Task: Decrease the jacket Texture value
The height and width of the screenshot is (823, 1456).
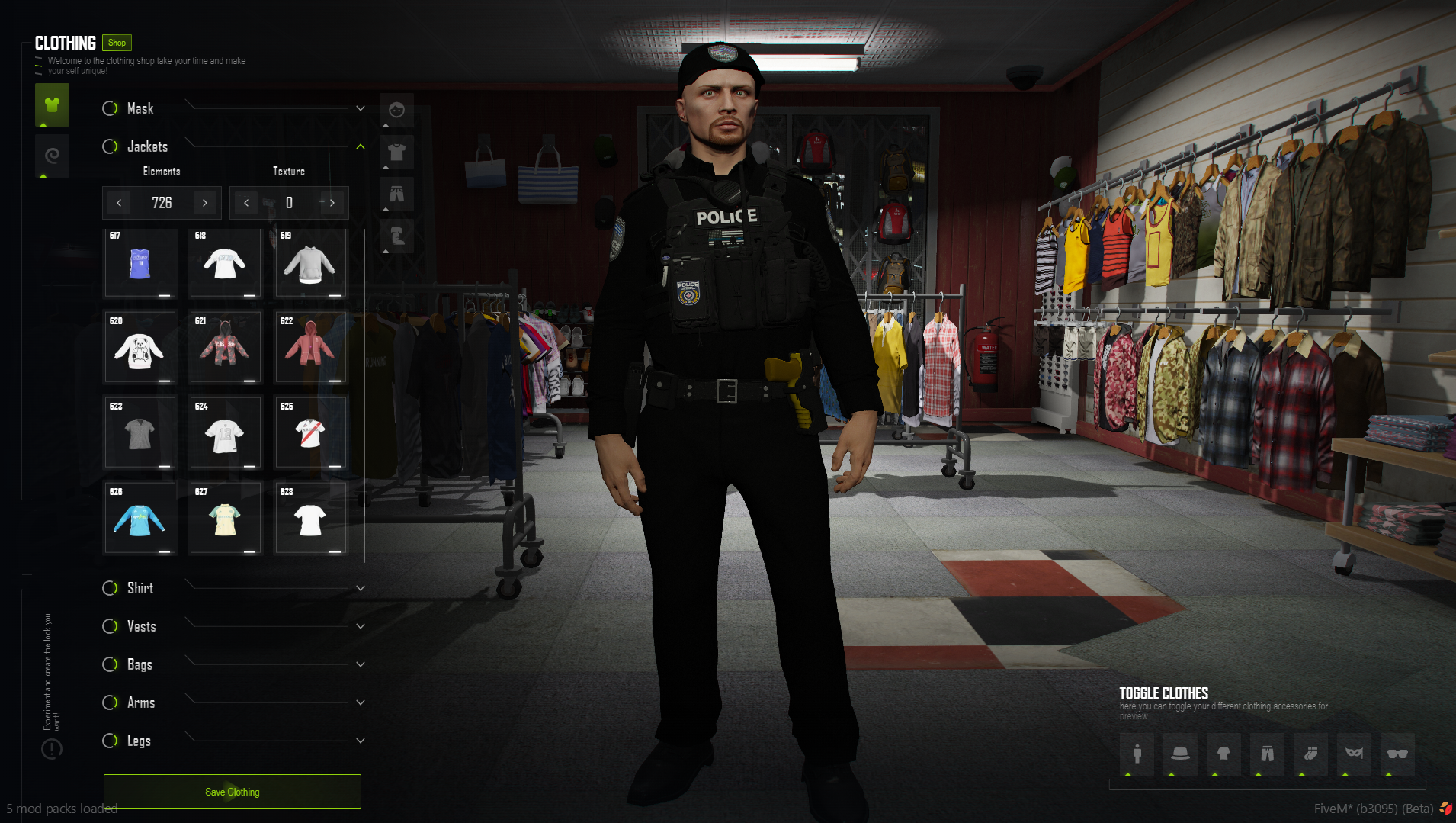Action: click(x=246, y=203)
